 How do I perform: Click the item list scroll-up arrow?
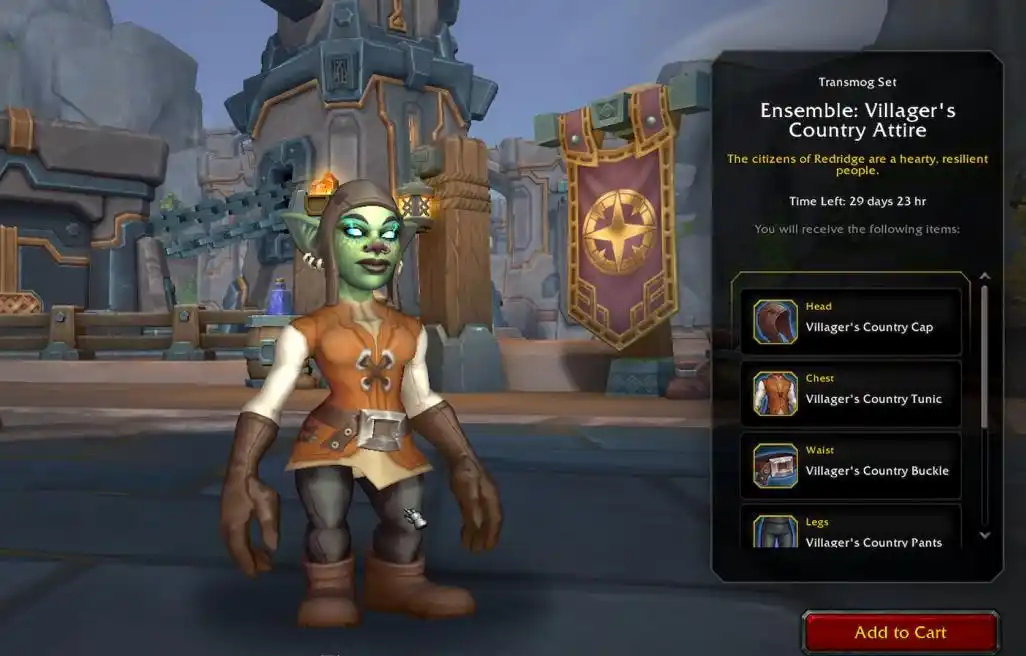click(984, 277)
